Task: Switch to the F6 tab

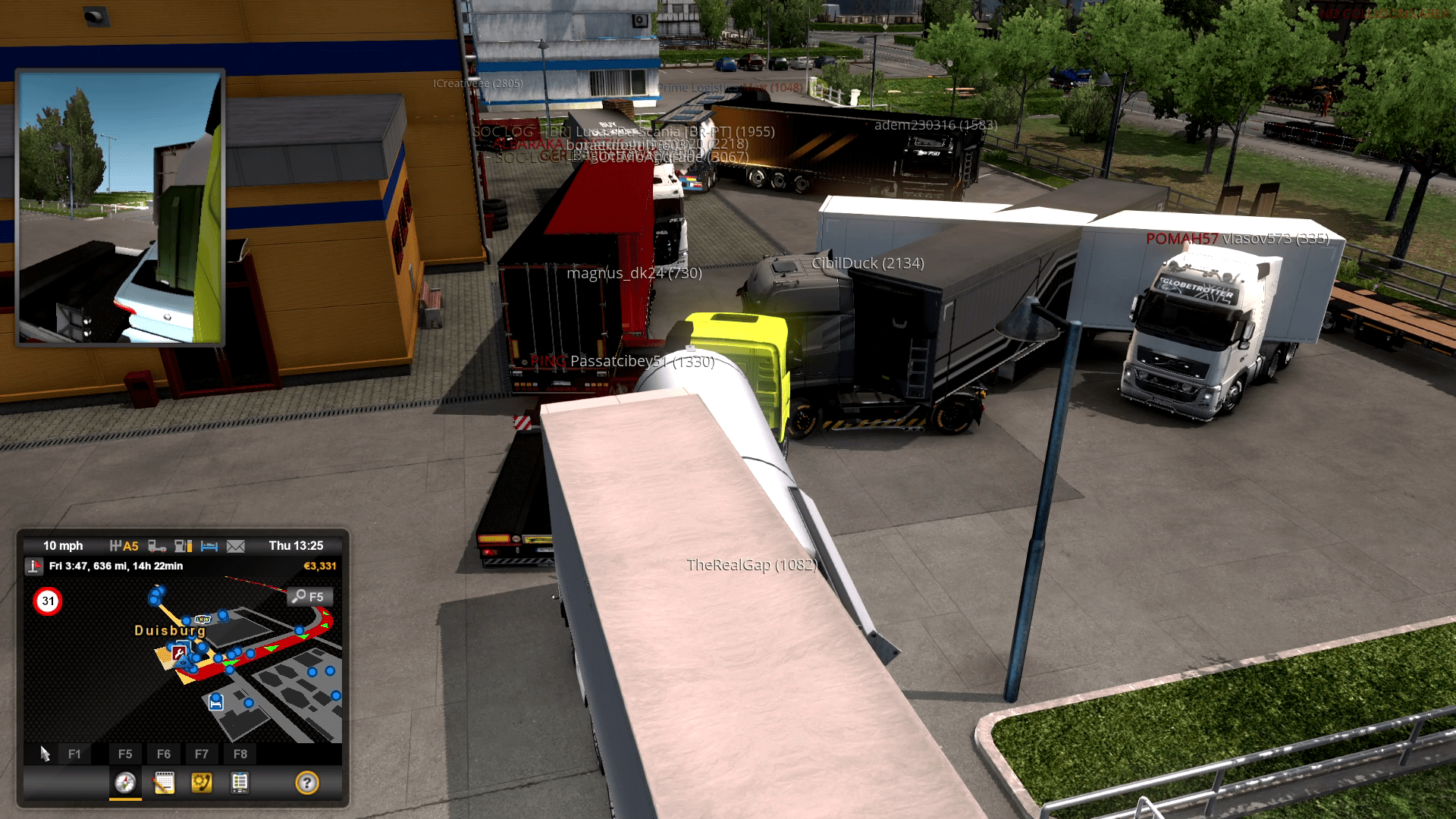Action: [164, 754]
